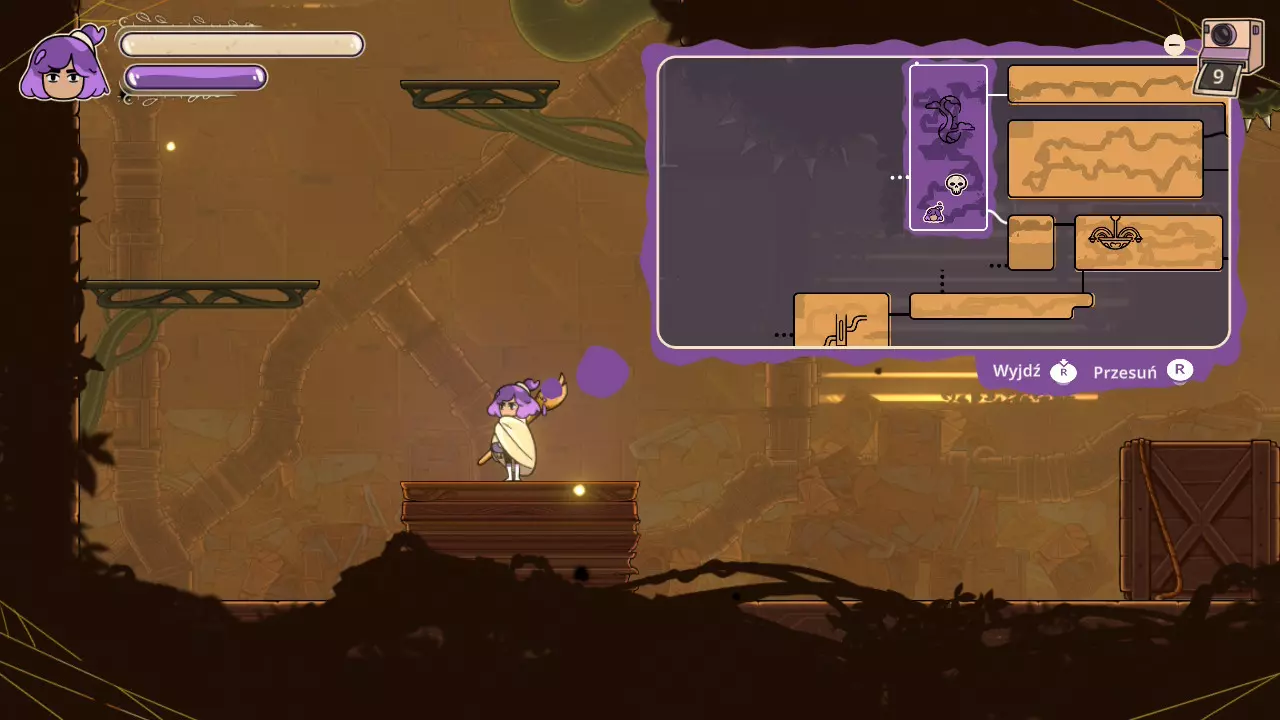Select the winding vine symbol in purple room
This screenshot has width=1280, height=720.
[948, 120]
